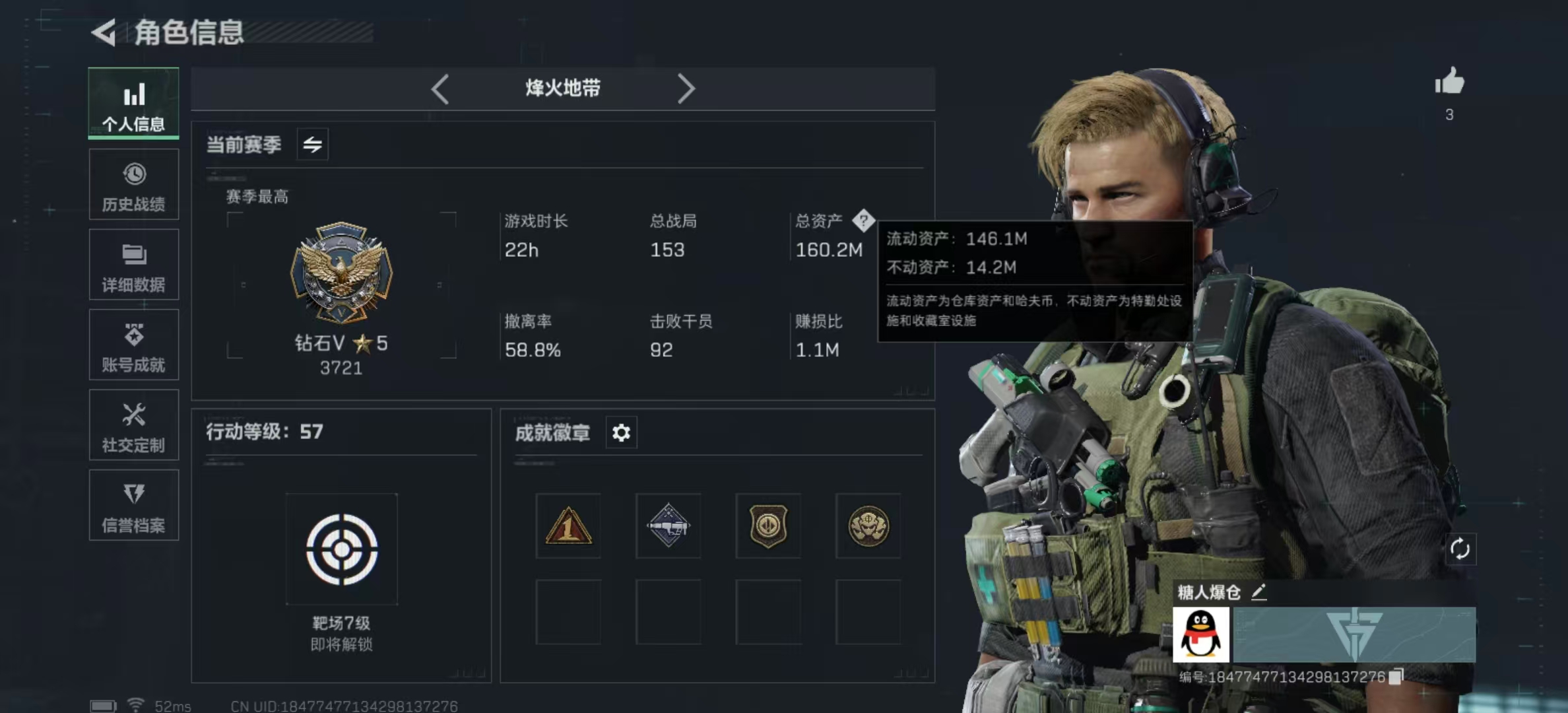Edit the 糖人爆仓 nickname with the pencil
This screenshot has height=713, width=1568.
[1258, 592]
